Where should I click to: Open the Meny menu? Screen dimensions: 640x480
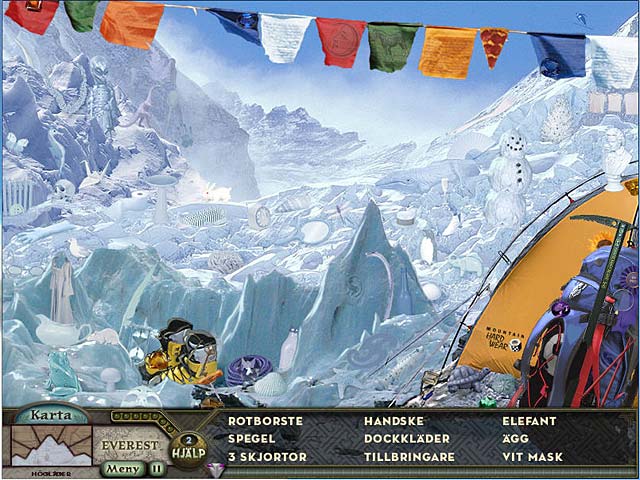[123, 467]
